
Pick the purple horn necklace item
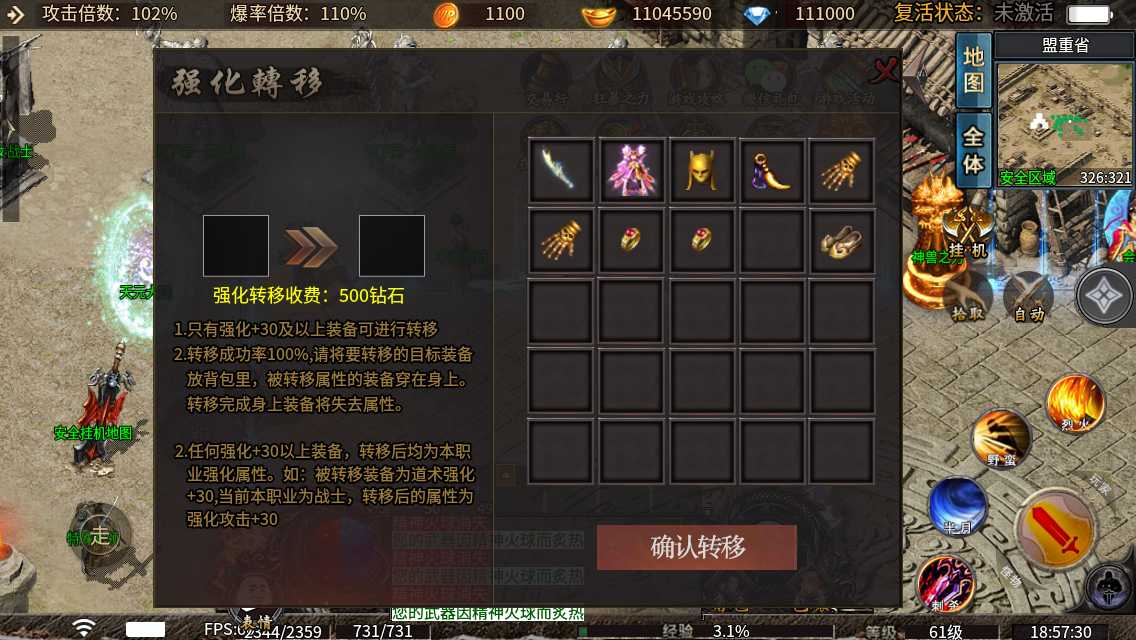click(x=771, y=170)
